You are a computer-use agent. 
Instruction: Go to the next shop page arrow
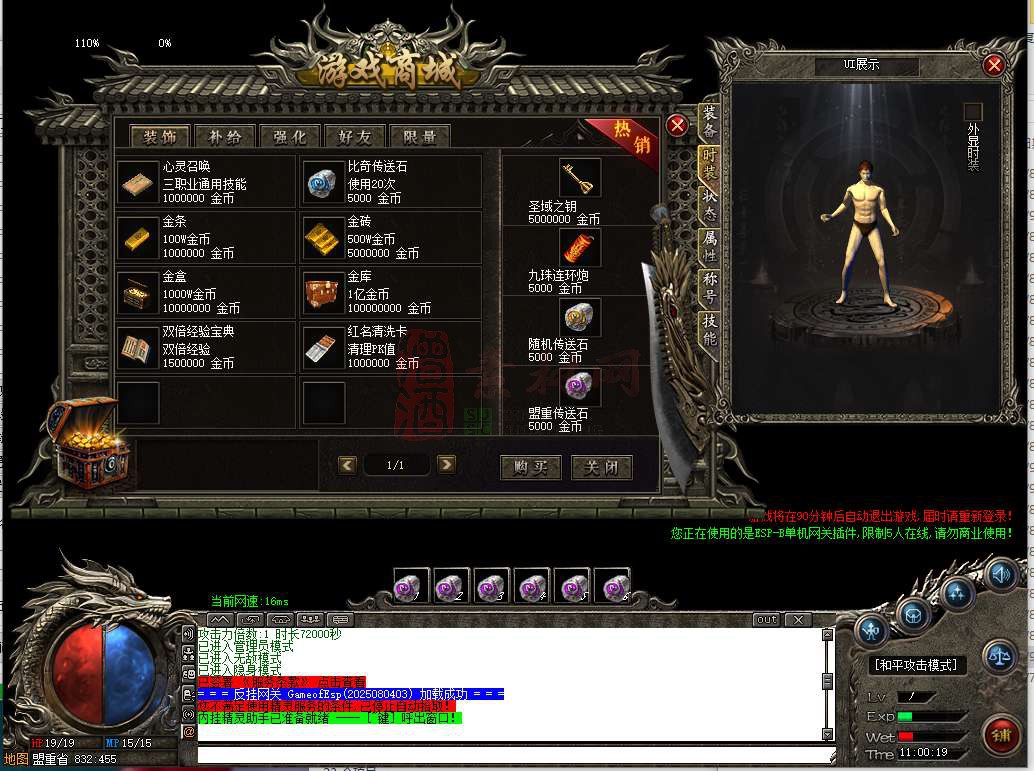447,464
